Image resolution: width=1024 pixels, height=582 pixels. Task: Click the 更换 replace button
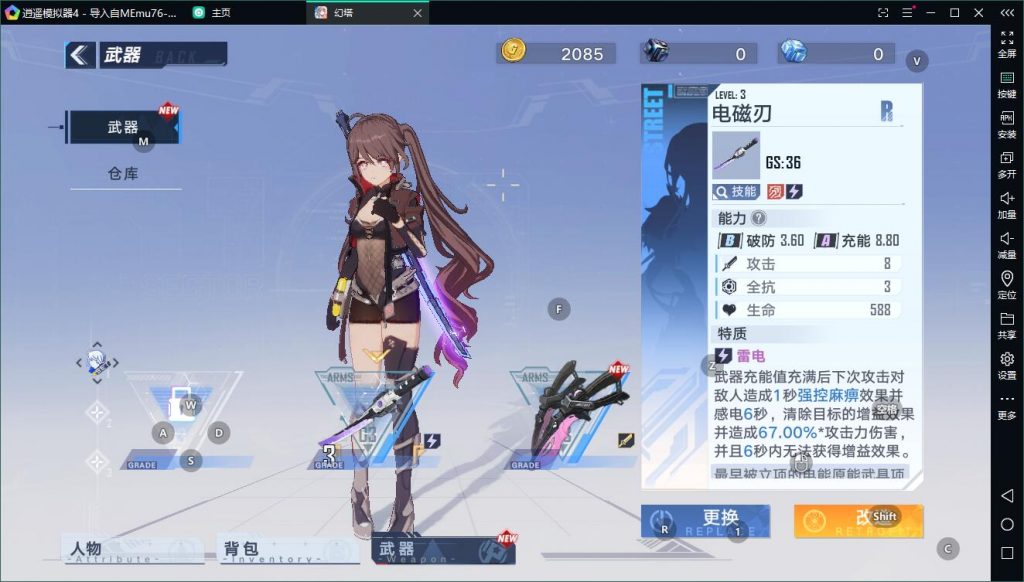pos(705,520)
